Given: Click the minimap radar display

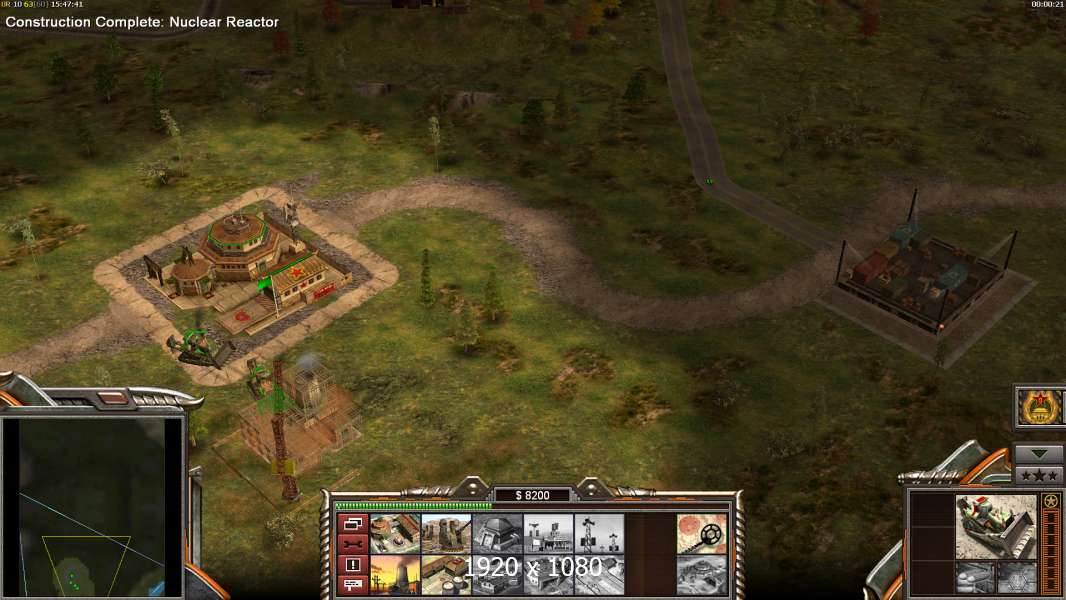Looking at the screenshot, I should (x=93, y=506).
